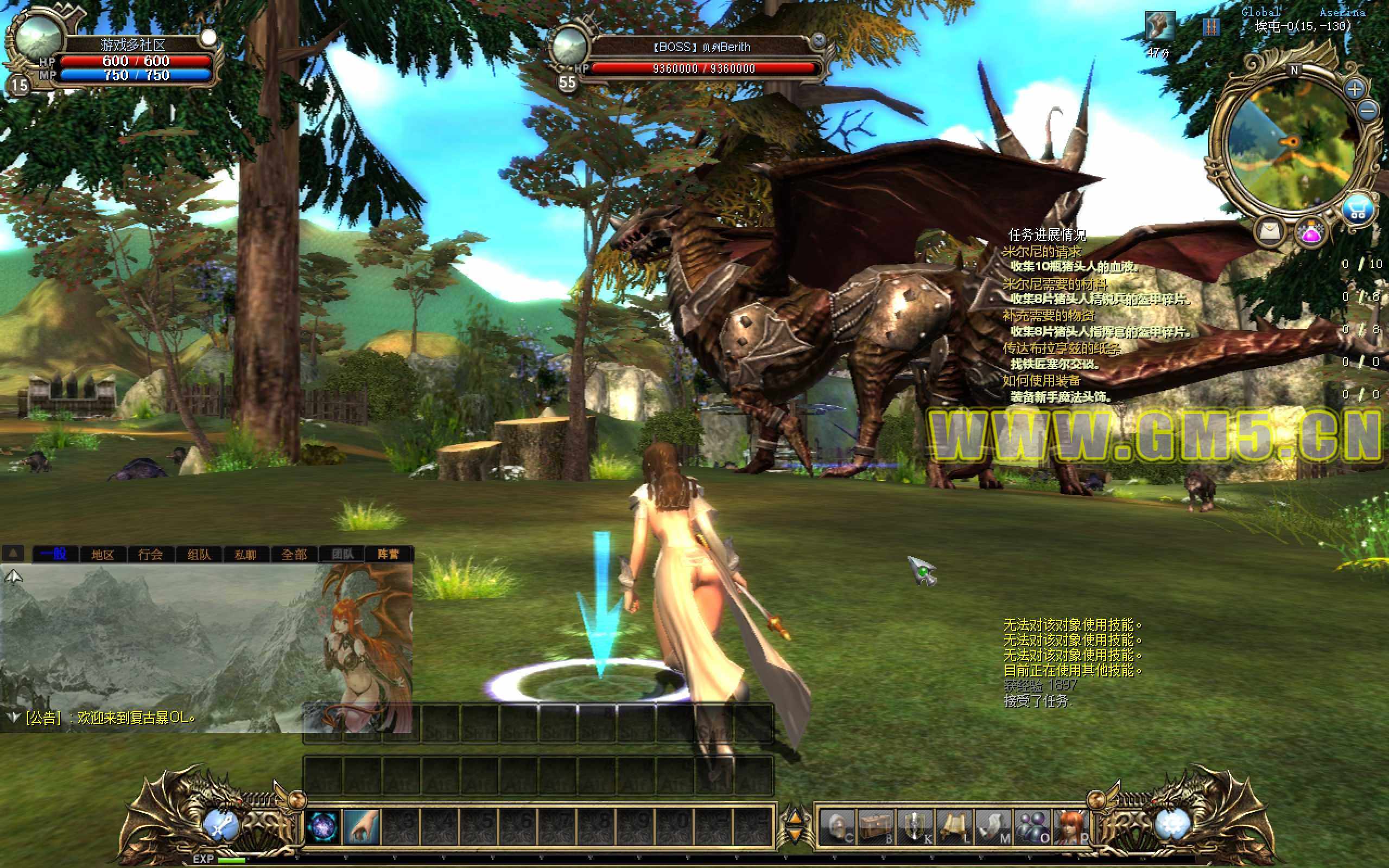Image resolution: width=1389 pixels, height=868 pixels.
Task: Select the 阵营 faction chat tab
Action: pos(388,554)
